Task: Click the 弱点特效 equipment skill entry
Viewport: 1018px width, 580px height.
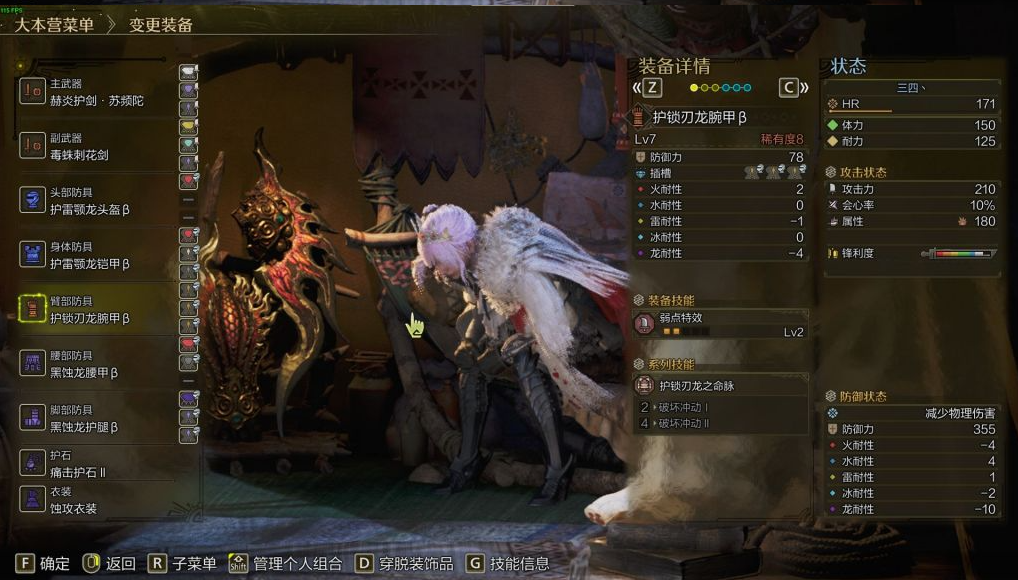Action: (x=720, y=324)
